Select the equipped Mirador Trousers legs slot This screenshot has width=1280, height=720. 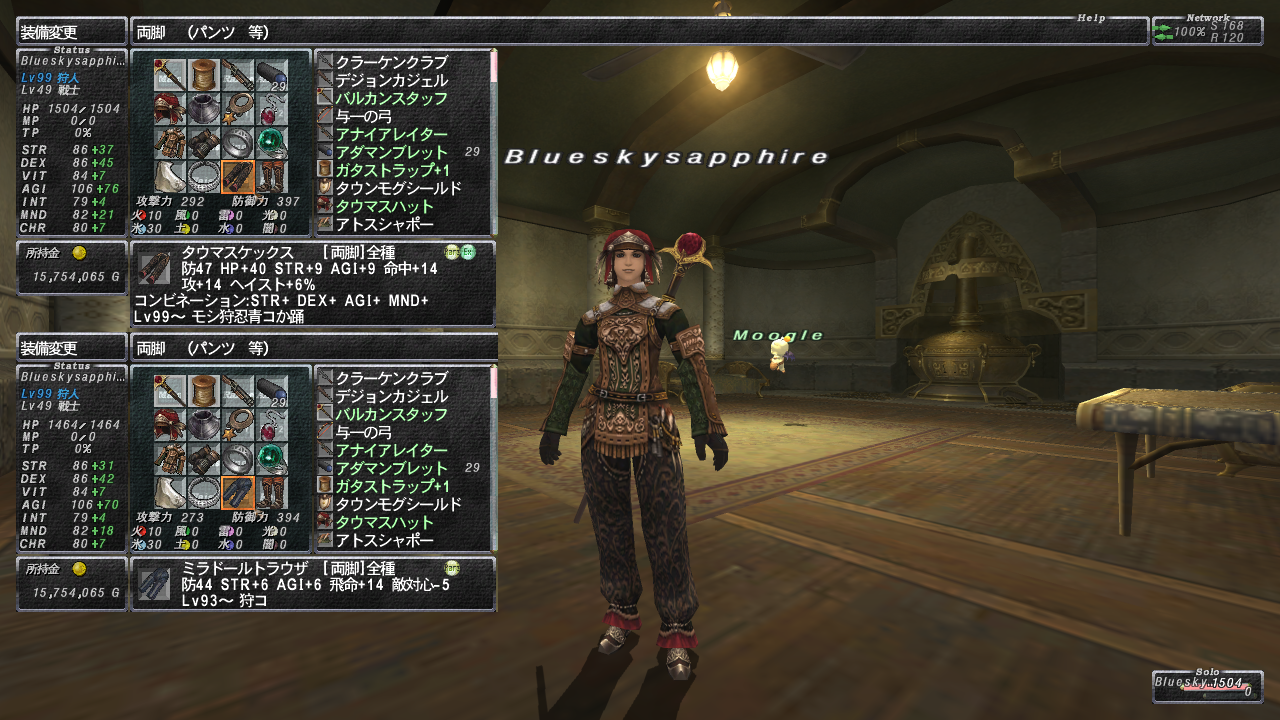coord(237,493)
